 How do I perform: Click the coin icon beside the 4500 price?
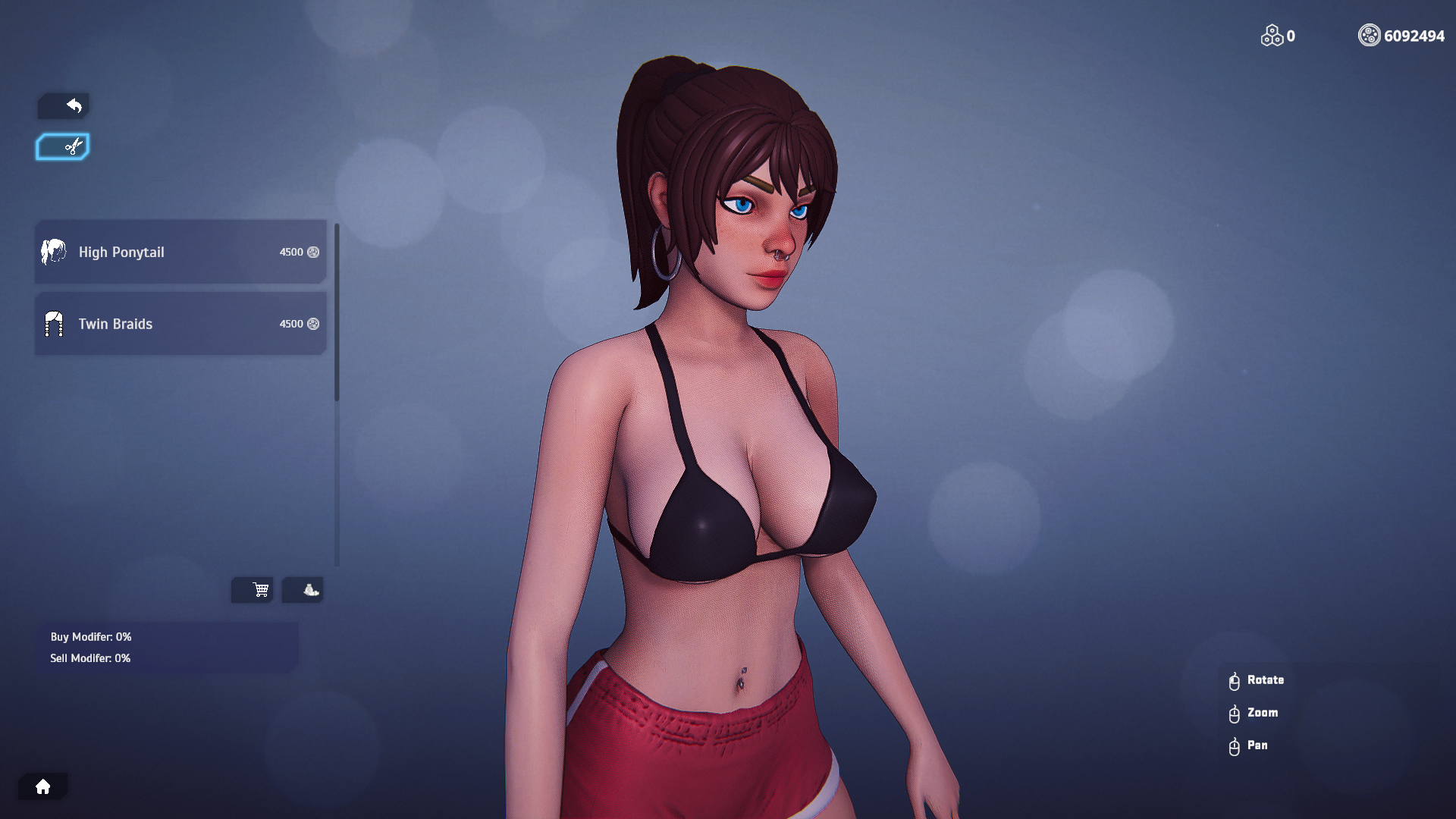pos(314,253)
